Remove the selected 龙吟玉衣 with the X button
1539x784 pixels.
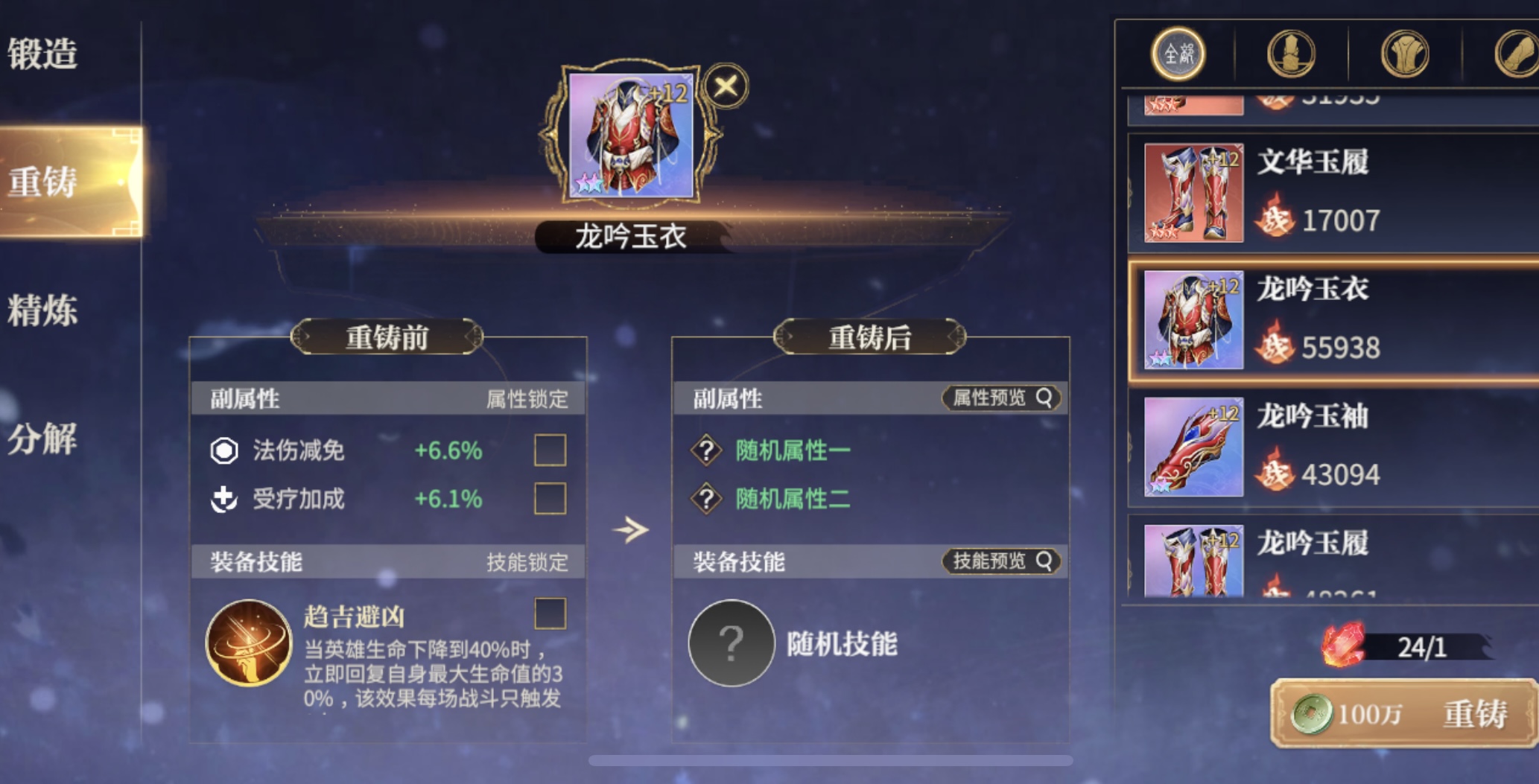726,86
